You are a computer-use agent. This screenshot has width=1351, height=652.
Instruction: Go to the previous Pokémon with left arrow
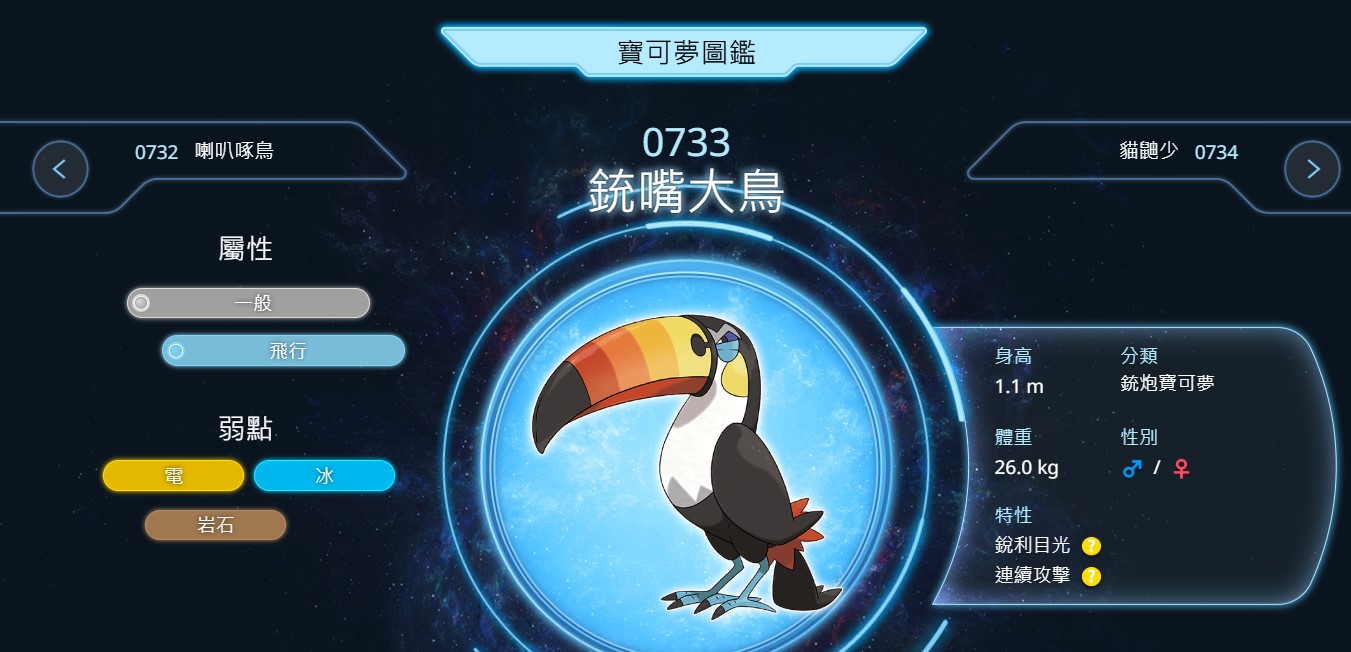[x=60, y=169]
